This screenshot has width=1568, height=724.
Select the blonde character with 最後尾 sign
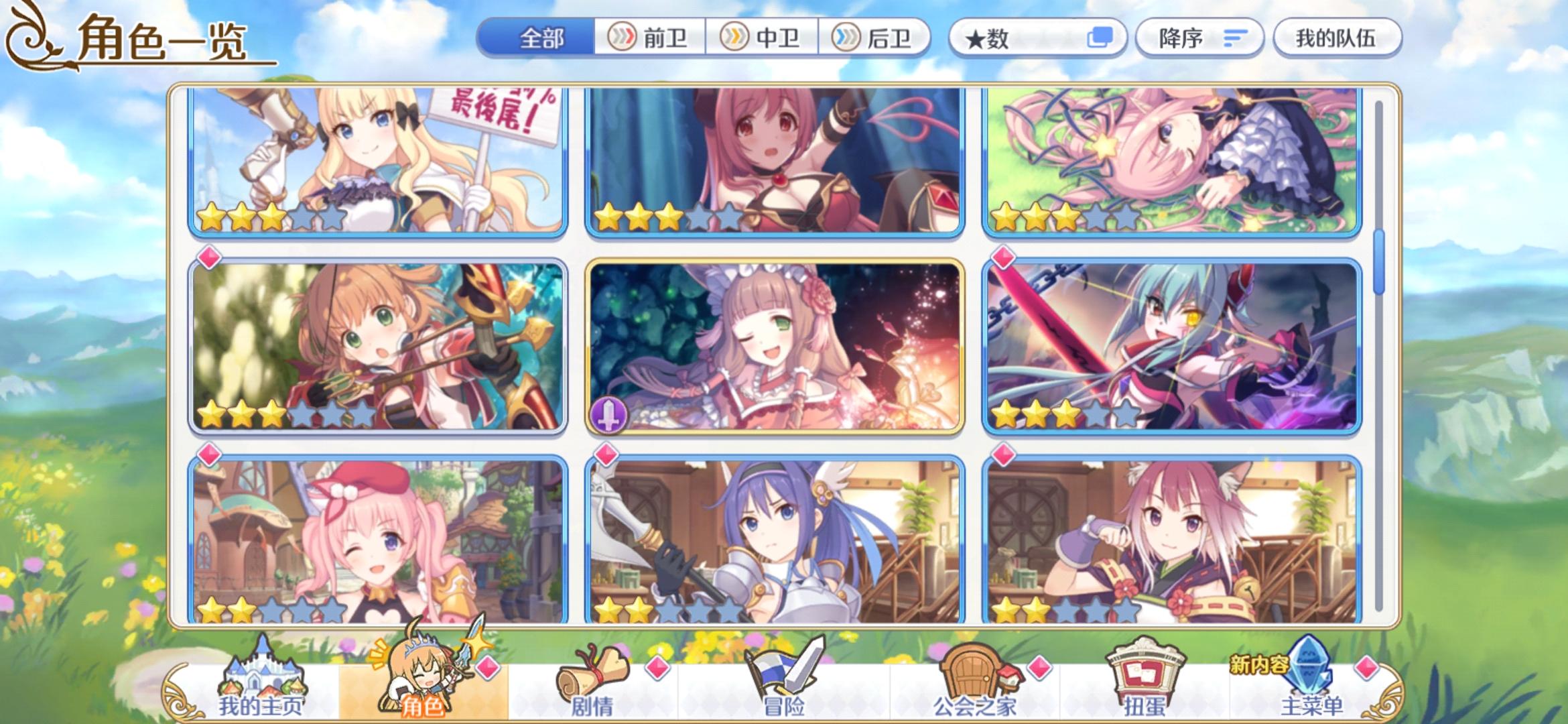375,161
